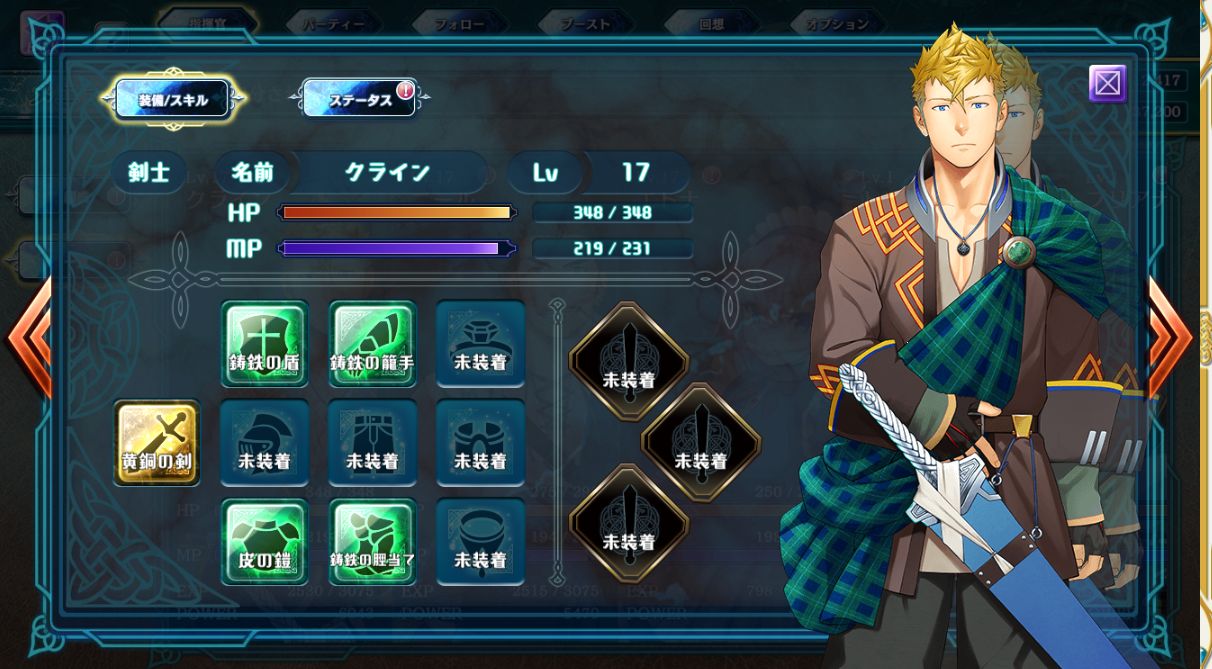This screenshot has height=669, width=1212.
Task: Switch to the 装備/スキル tab
Action: point(172,99)
